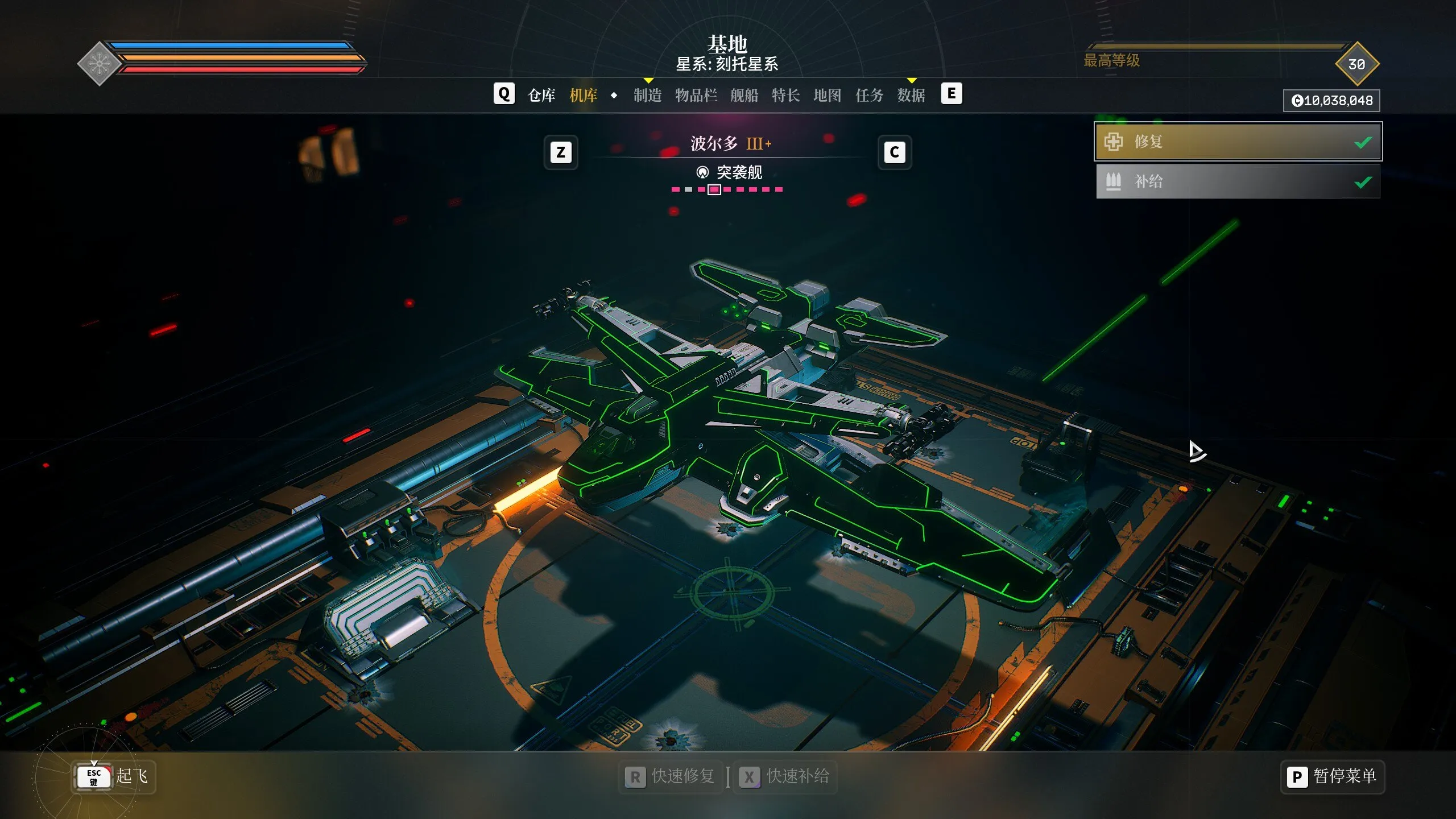Screen dimensions: 1456x819
Task: Choose the 修复 repair option
Action: pos(1238,142)
